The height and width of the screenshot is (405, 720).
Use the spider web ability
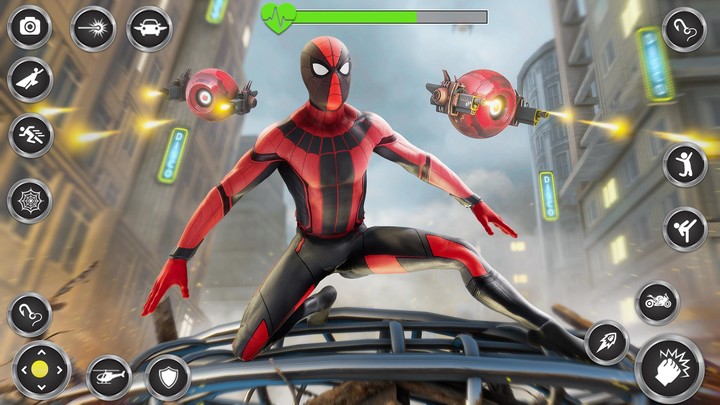(x=29, y=200)
